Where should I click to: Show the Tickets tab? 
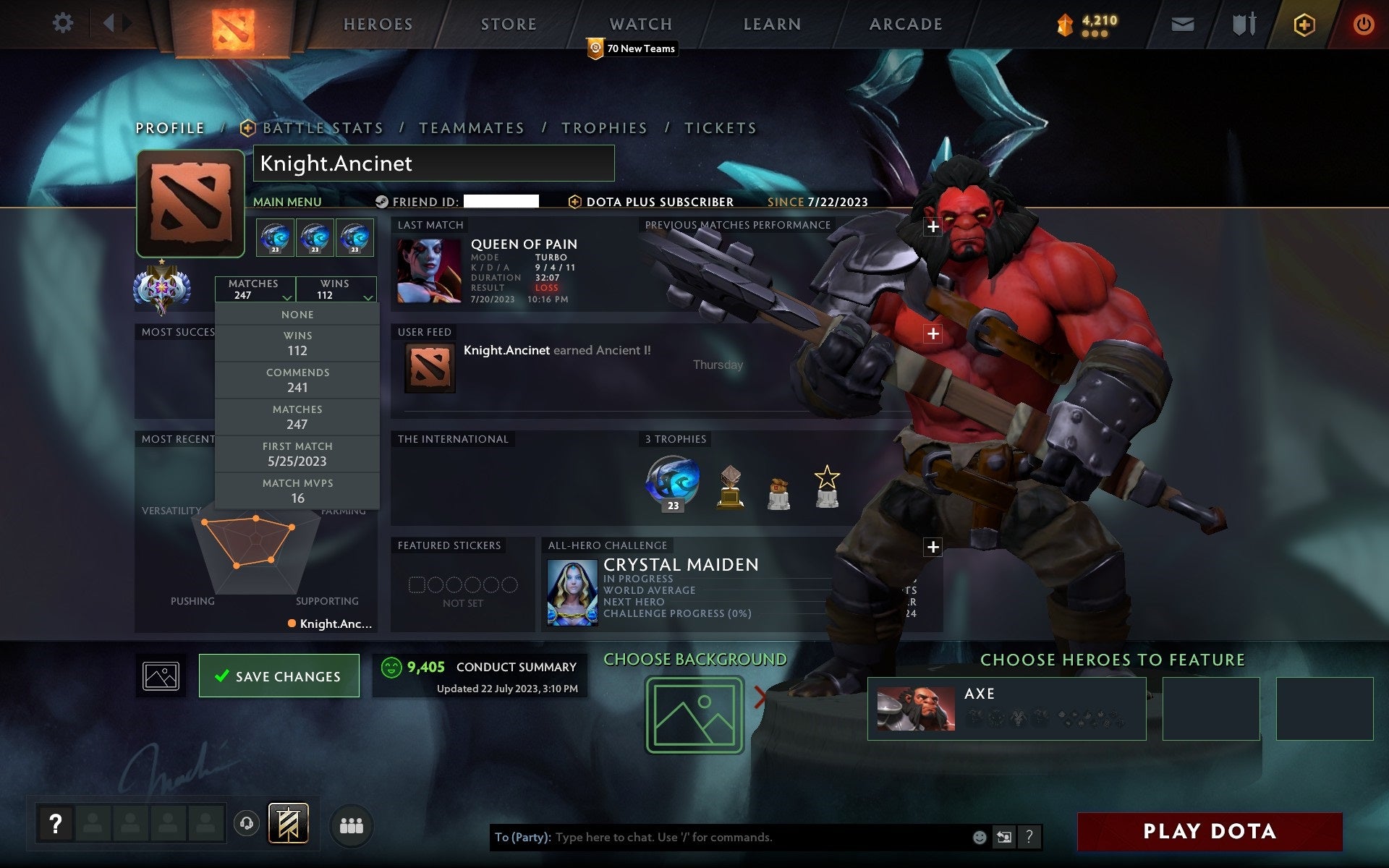pos(721,128)
